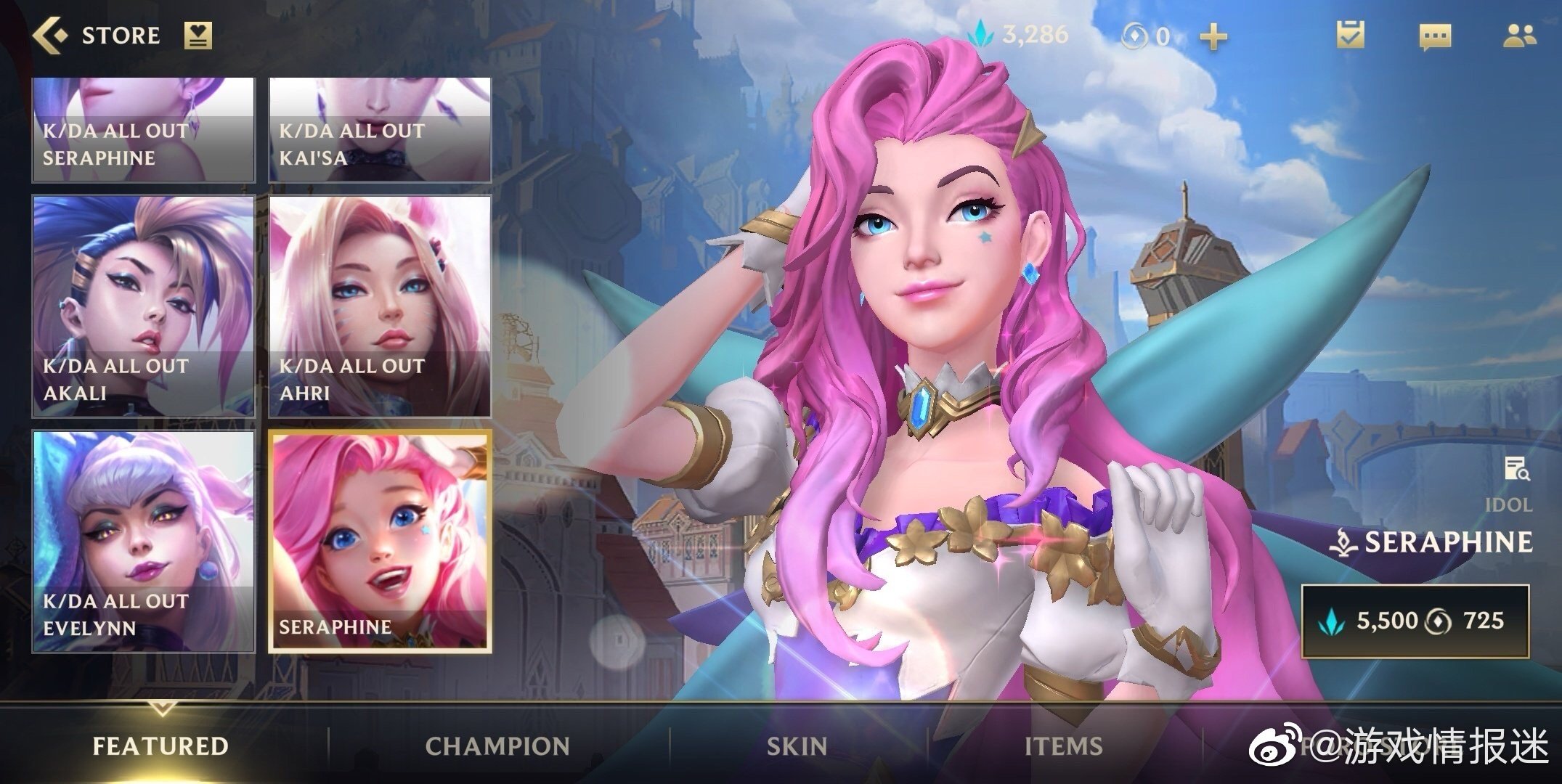Open the missions checklist icon

[1350, 35]
